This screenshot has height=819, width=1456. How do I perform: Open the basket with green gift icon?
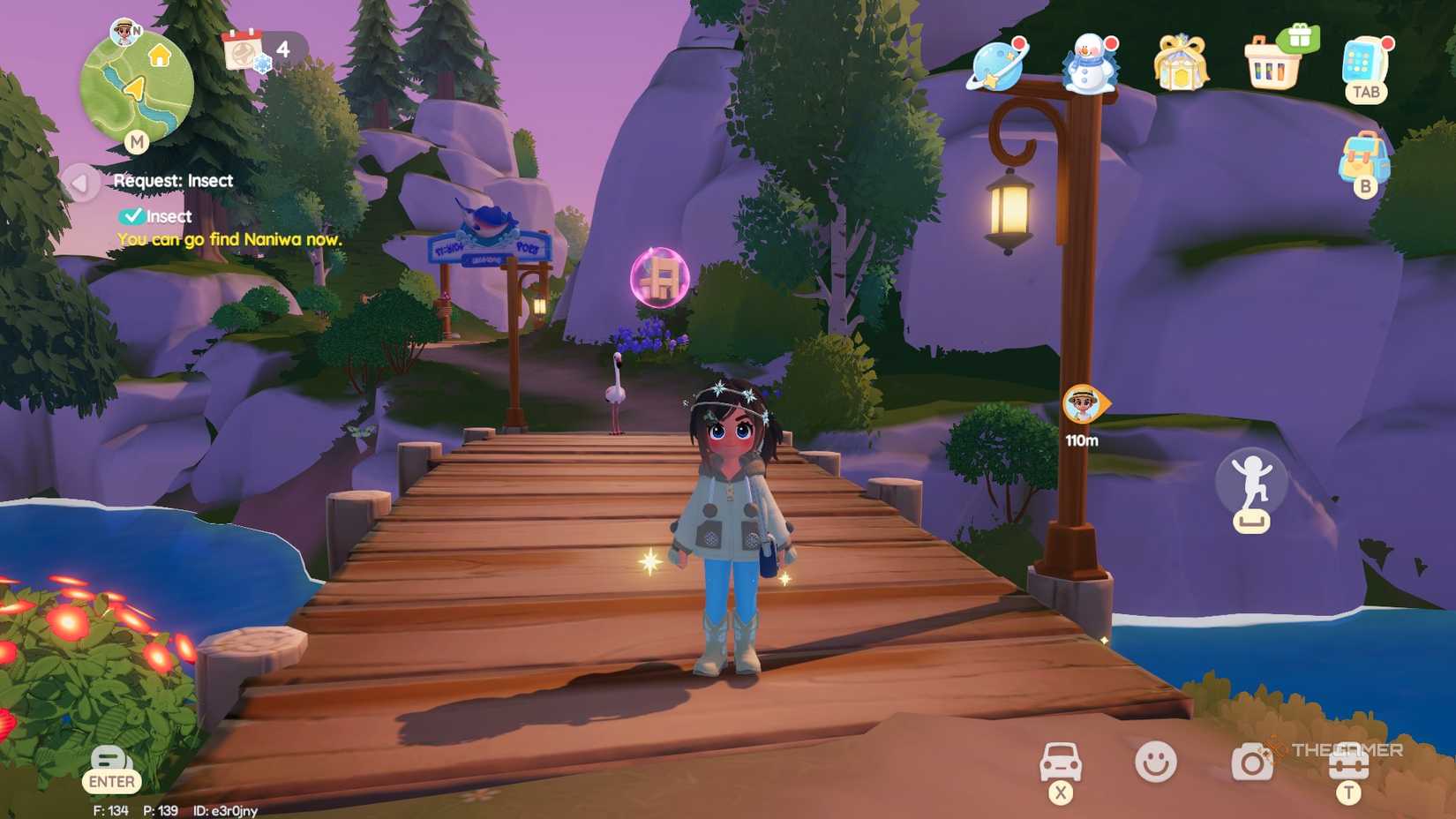pos(1273,60)
